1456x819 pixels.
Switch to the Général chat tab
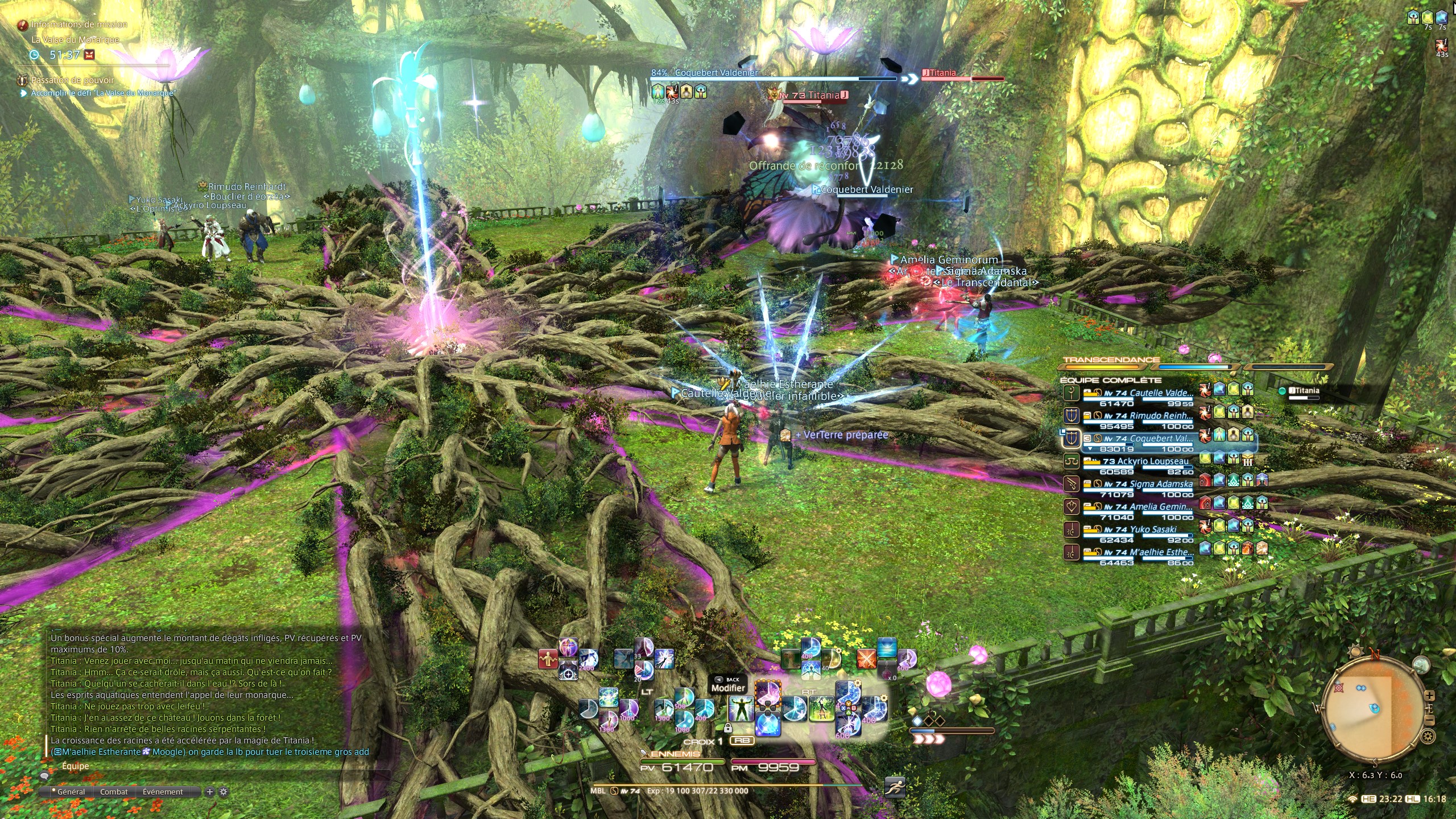pos(71,792)
